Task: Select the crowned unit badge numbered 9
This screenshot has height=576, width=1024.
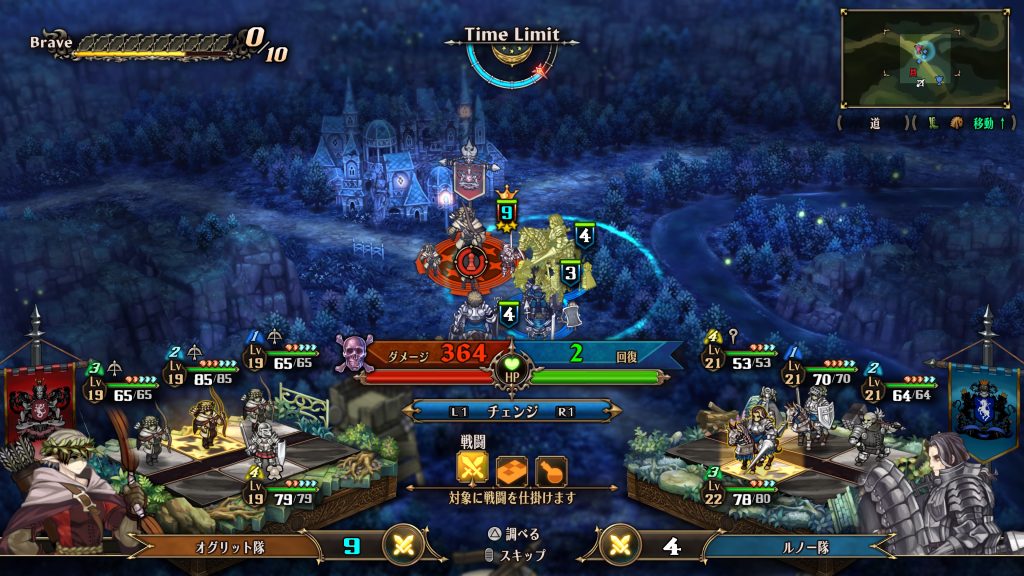Action: [x=506, y=211]
